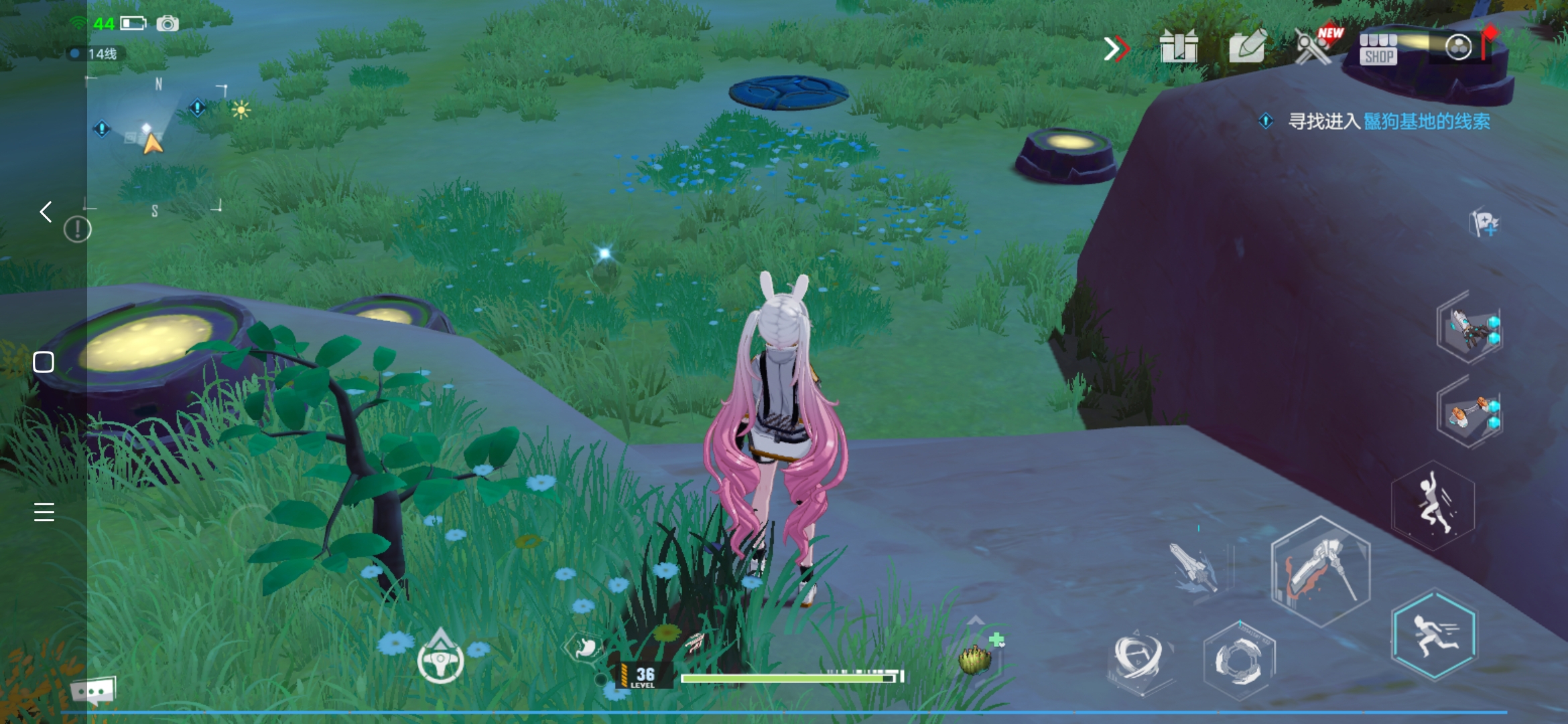Open the minimap

[x=155, y=144]
